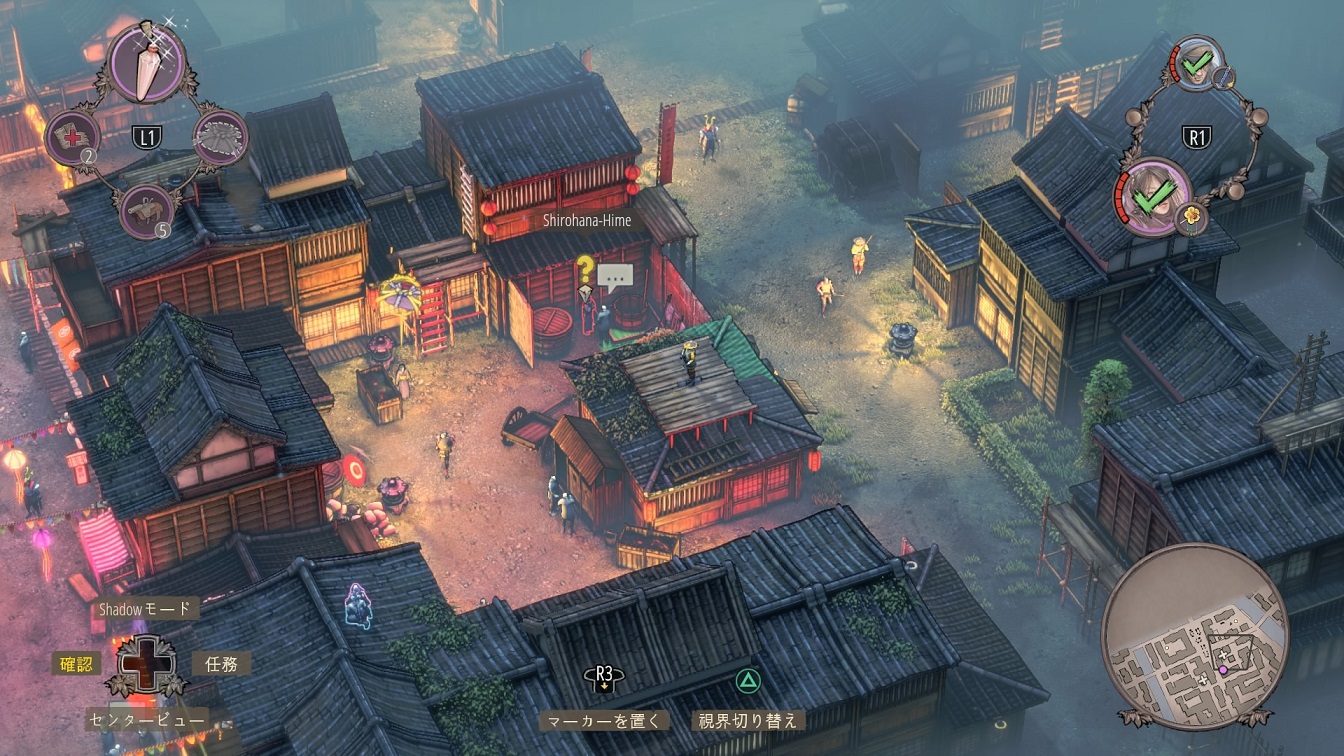
Task: Activate the grey straw hat ability
Action: click(x=220, y=137)
